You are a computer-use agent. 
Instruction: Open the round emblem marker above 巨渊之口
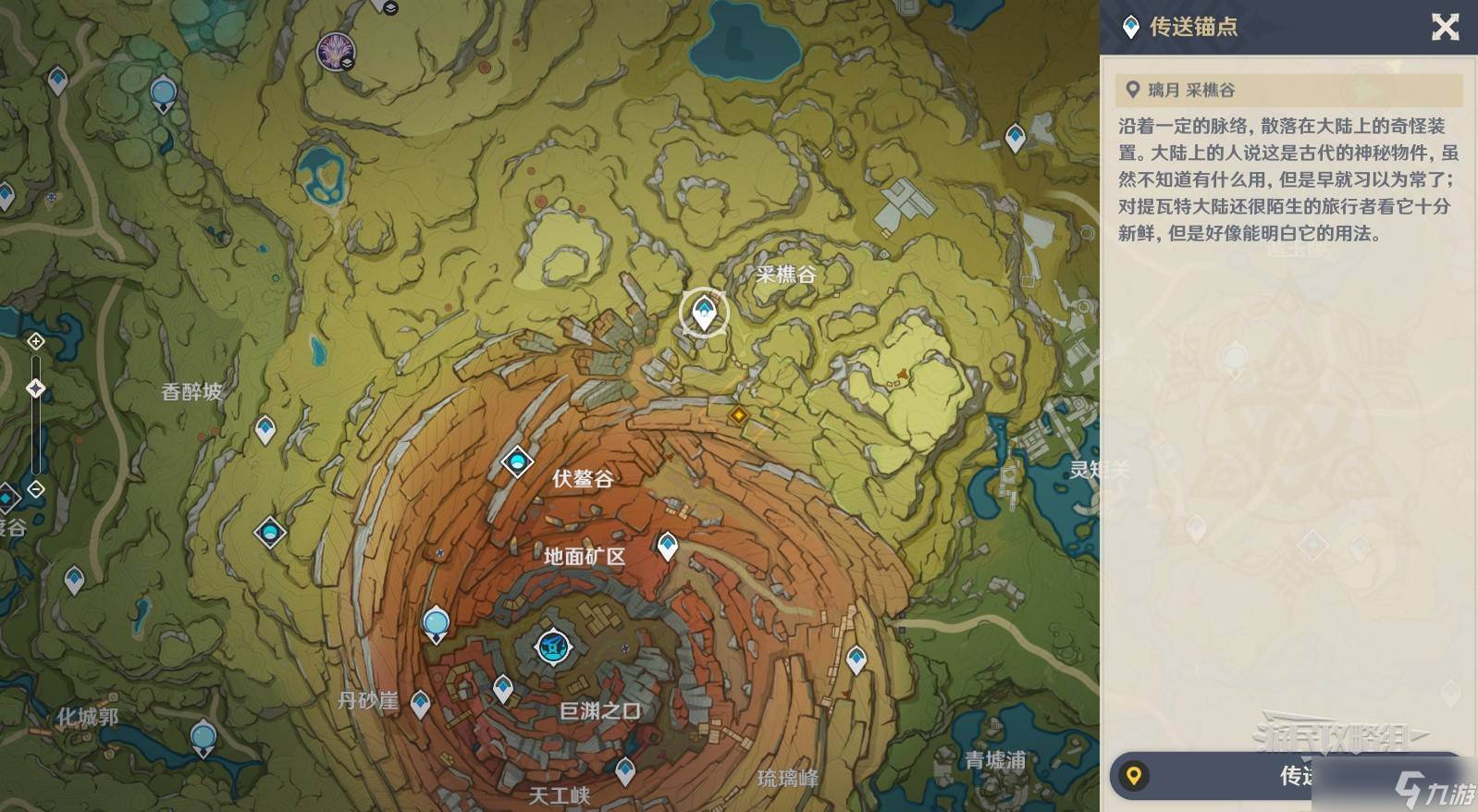[x=553, y=646]
